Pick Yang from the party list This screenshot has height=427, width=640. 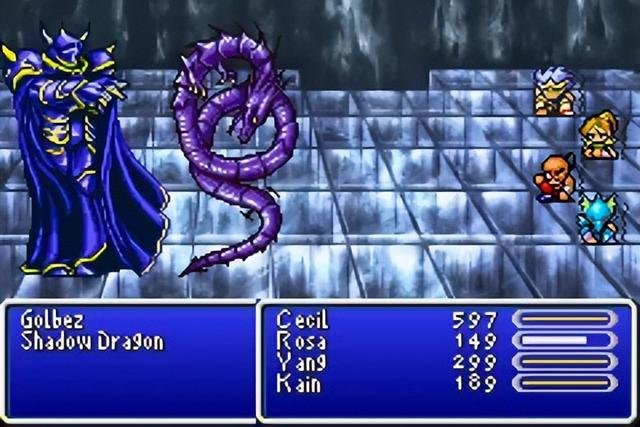(301, 362)
